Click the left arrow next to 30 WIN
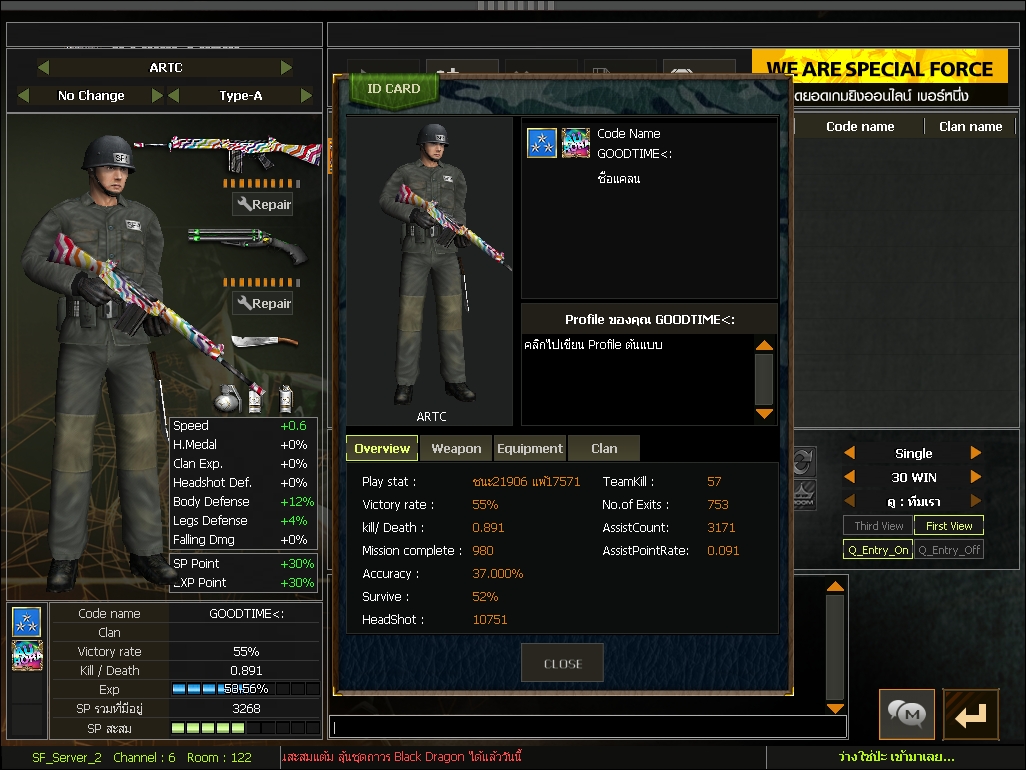The width and height of the screenshot is (1026, 770). tap(850, 477)
